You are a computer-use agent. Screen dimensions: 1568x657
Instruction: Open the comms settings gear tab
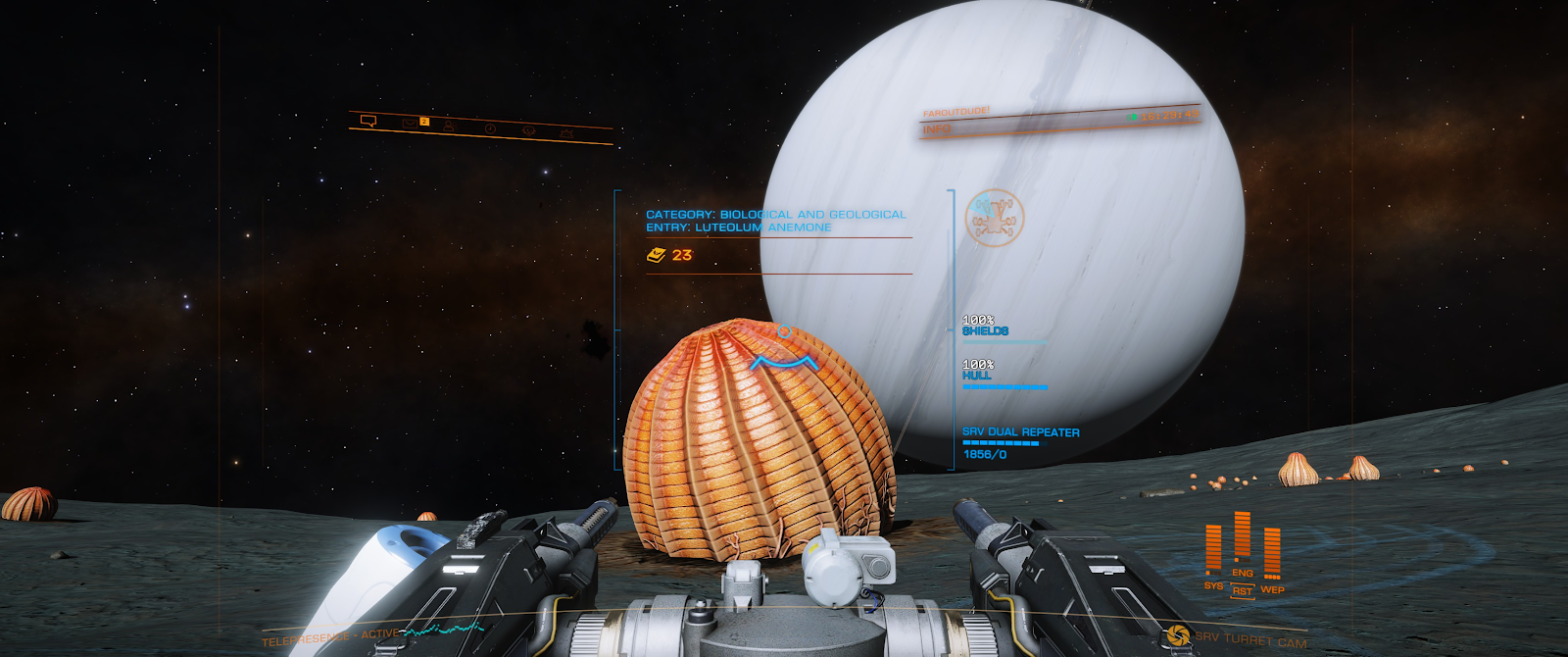(x=566, y=132)
